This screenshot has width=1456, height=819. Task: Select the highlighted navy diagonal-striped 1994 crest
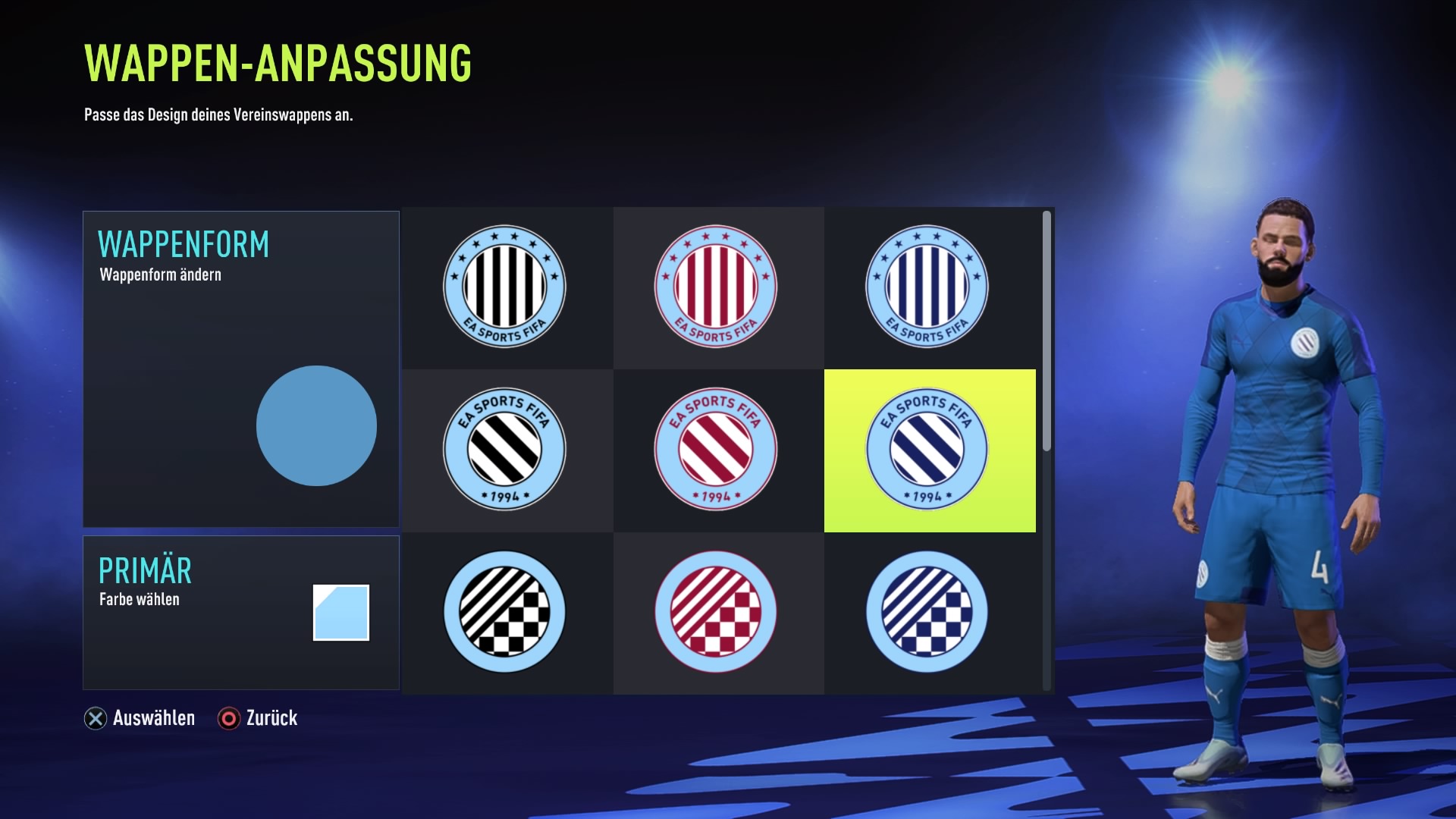pyautogui.click(x=928, y=450)
